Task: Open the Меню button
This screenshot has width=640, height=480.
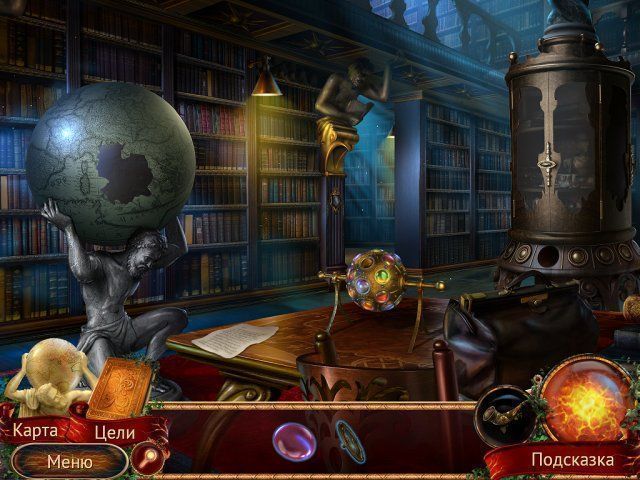Action: point(70,462)
